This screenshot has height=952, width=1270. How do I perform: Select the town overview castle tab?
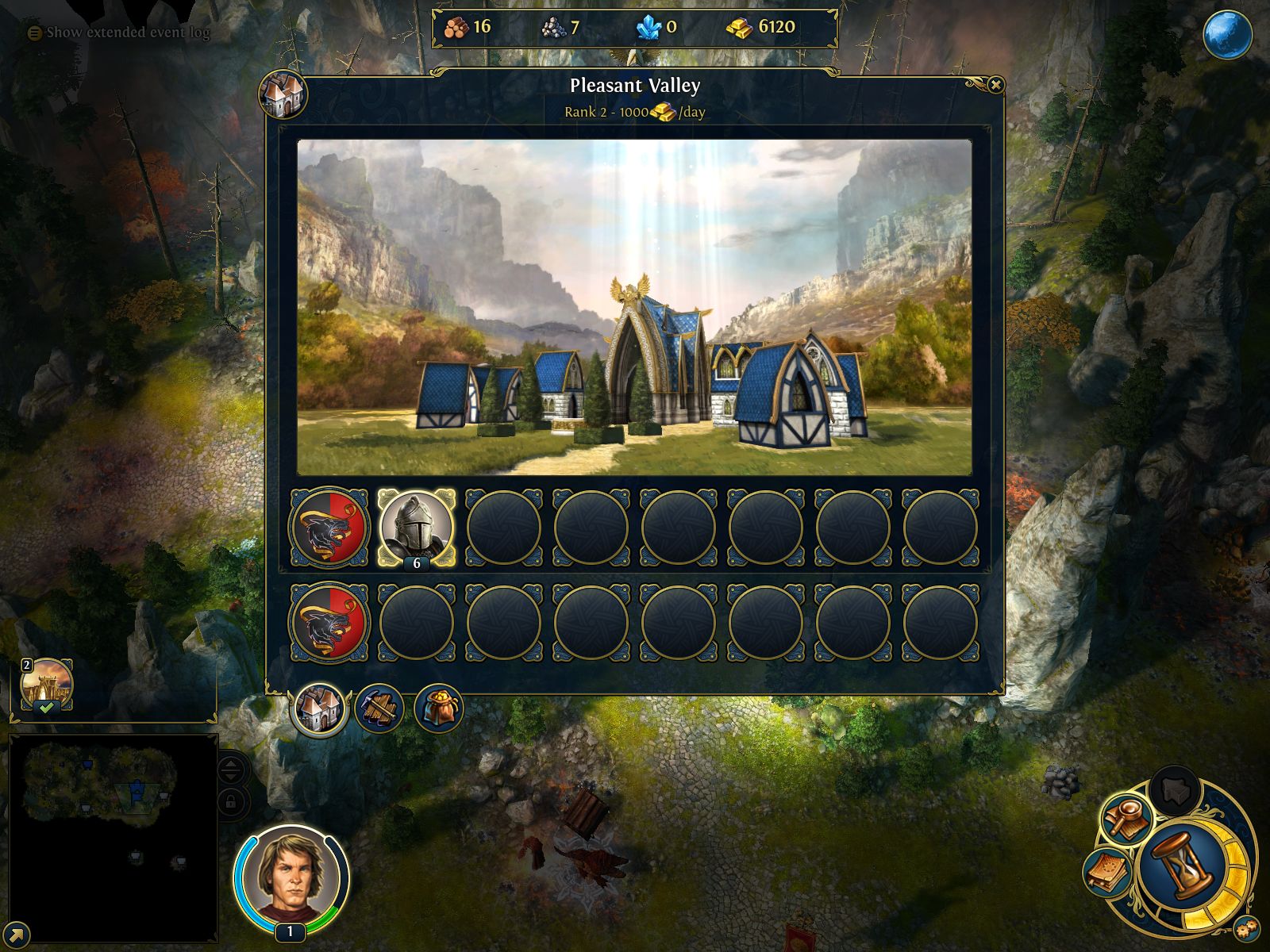(320, 708)
